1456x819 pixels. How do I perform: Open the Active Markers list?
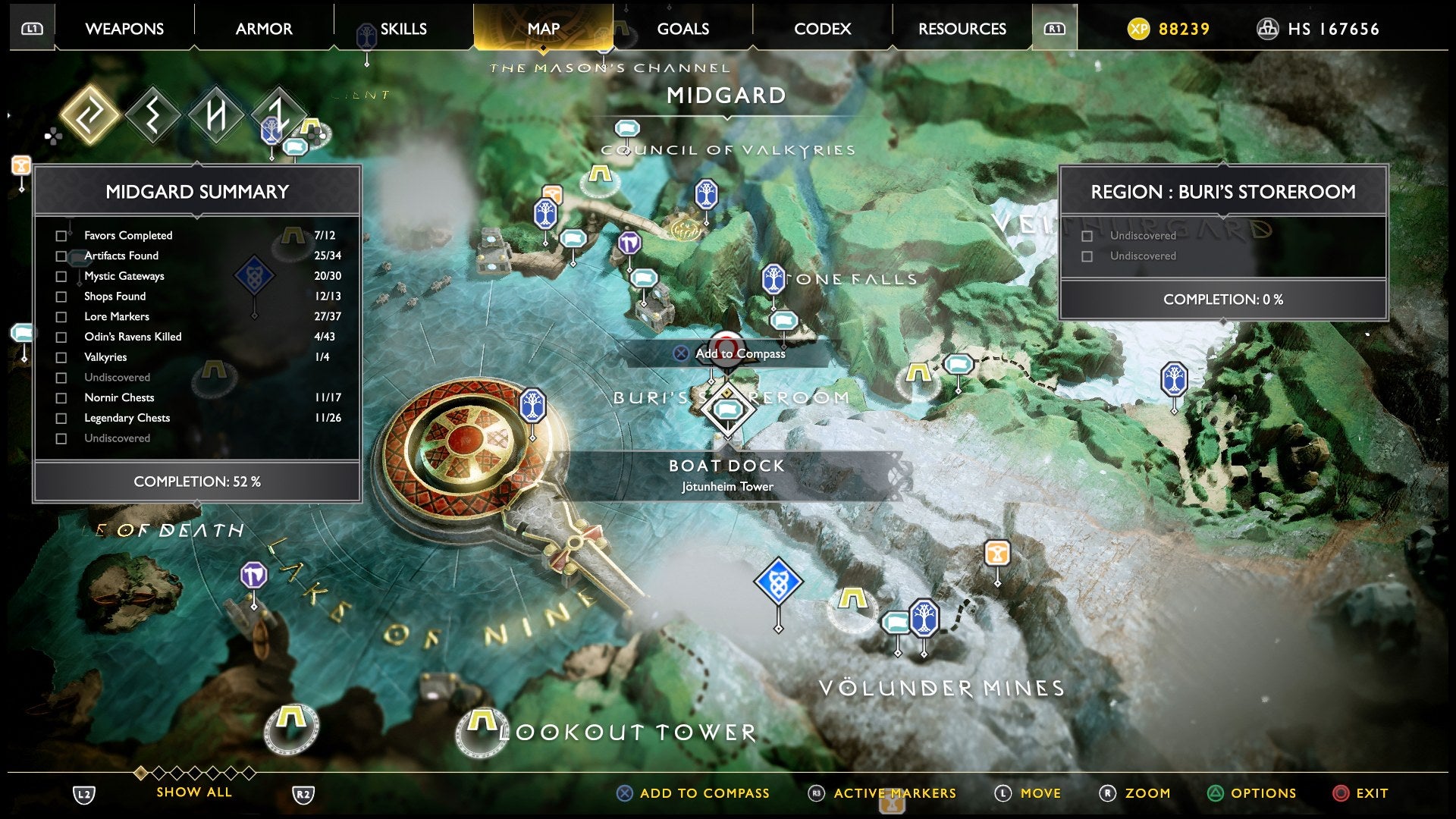893,793
